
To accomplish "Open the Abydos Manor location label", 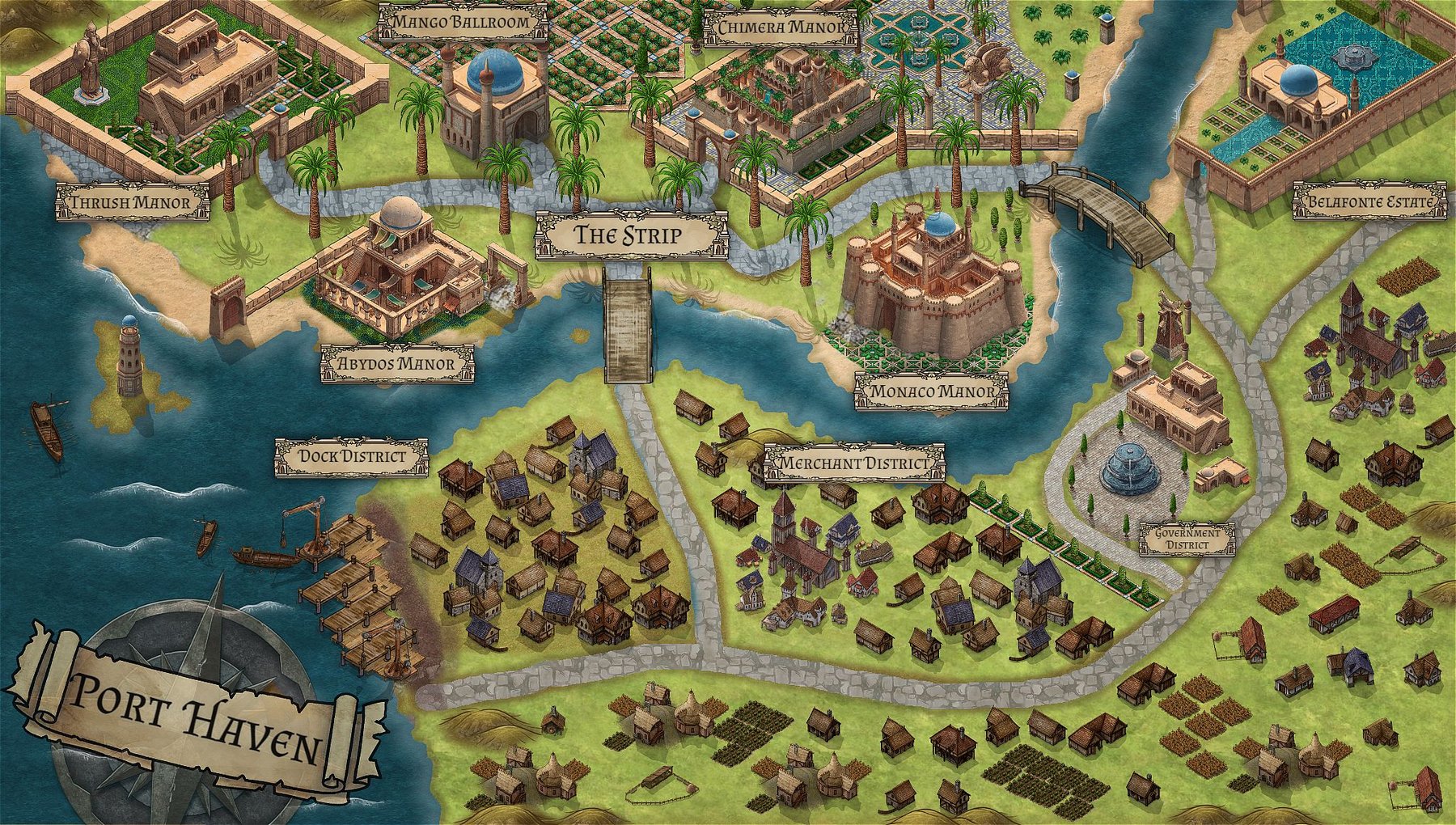I will click(x=396, y=364).
